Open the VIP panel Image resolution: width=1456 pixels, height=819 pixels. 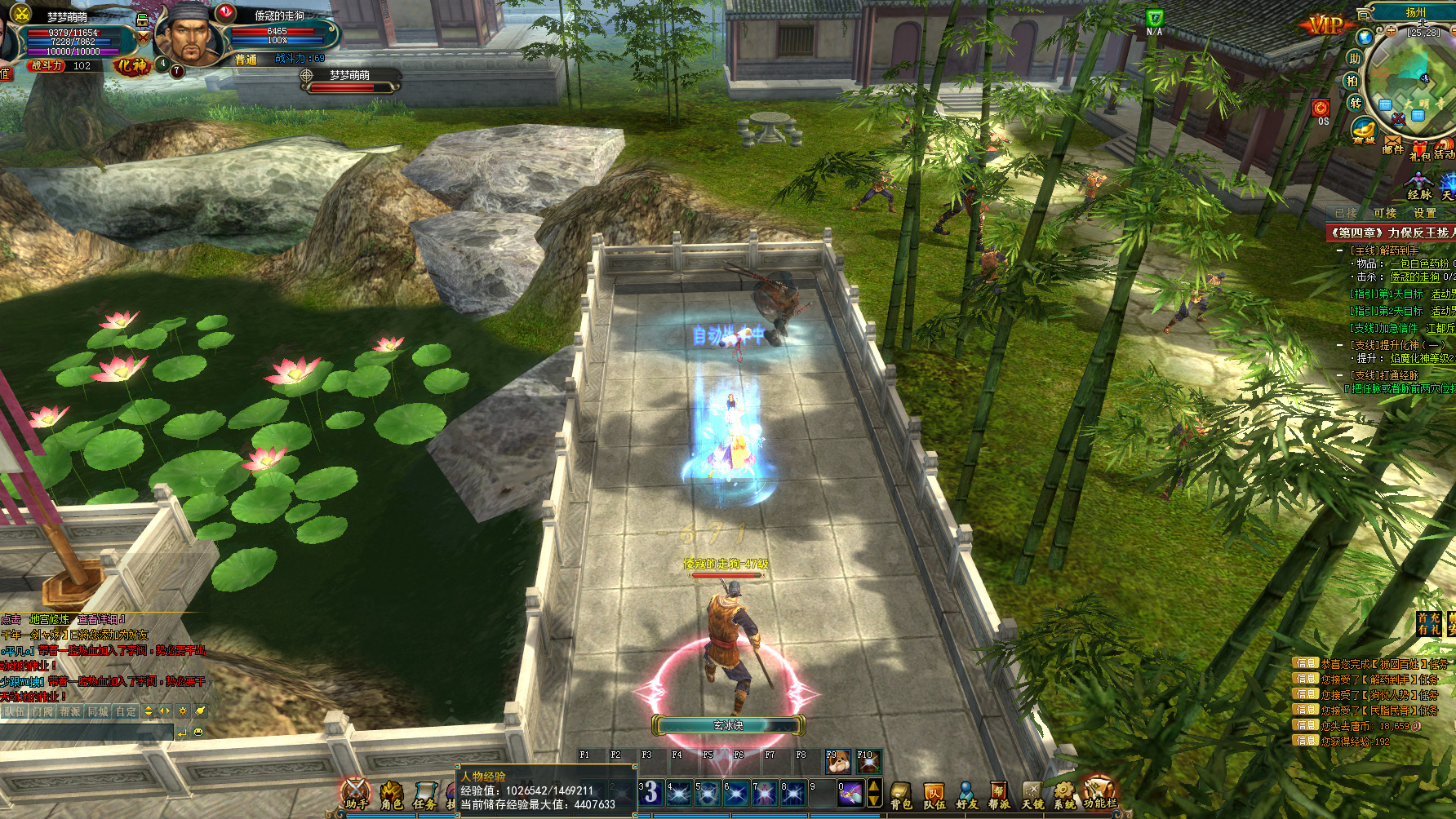(x=1325, y=24)
